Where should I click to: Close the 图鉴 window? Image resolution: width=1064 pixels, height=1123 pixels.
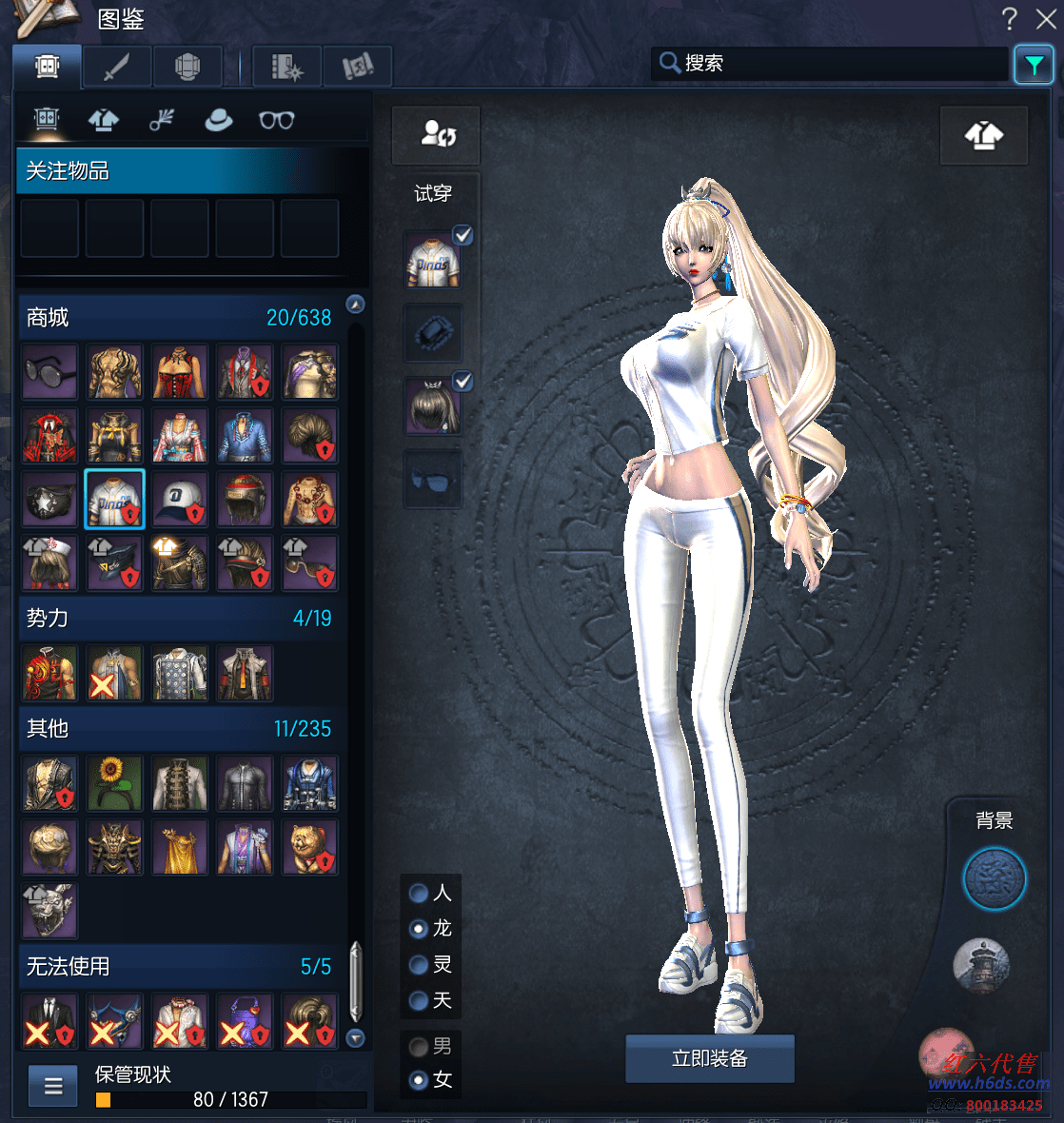pyautogui.click(x=1046, y=18)
